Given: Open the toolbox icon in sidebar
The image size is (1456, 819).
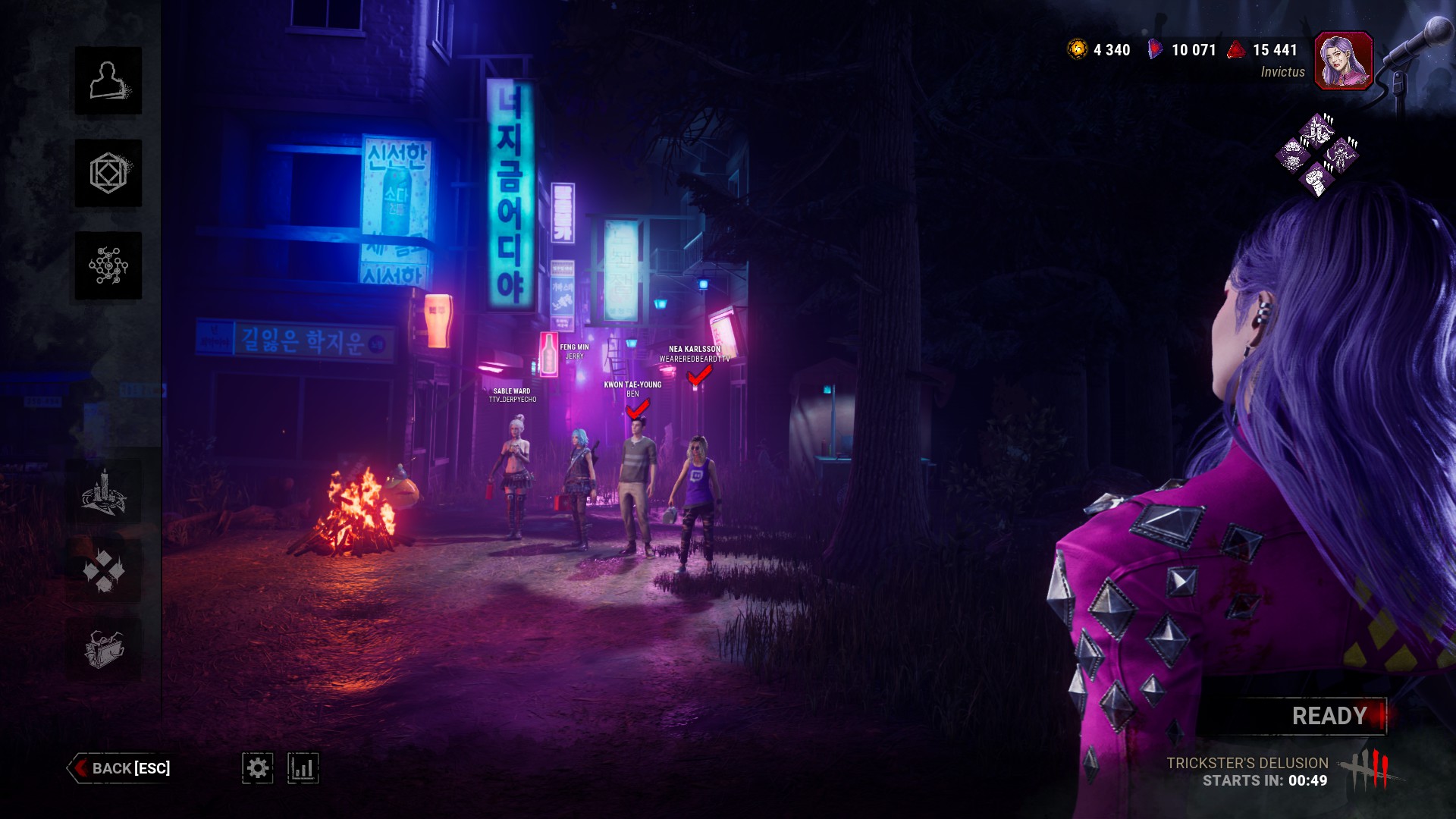Looking at the screenshot, I should tap(104, 648).
